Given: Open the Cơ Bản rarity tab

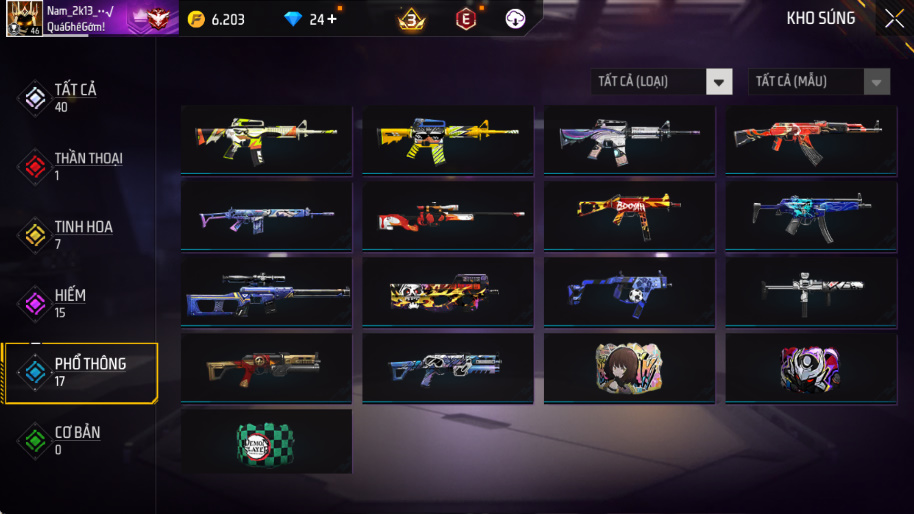Looking at the screenshot, I should pos(70,440).
